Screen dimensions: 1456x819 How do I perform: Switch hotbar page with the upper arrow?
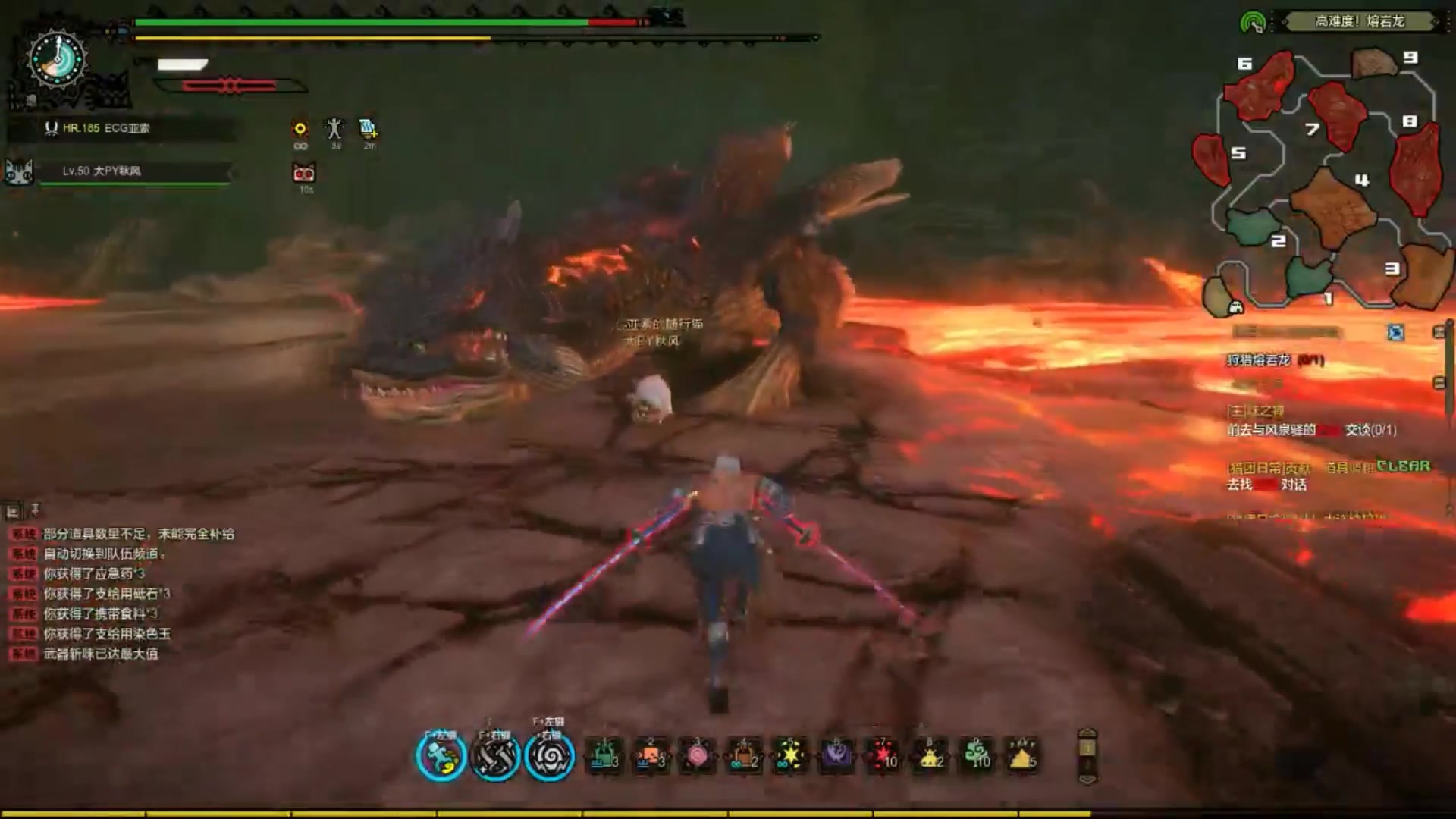[1087, 734]
